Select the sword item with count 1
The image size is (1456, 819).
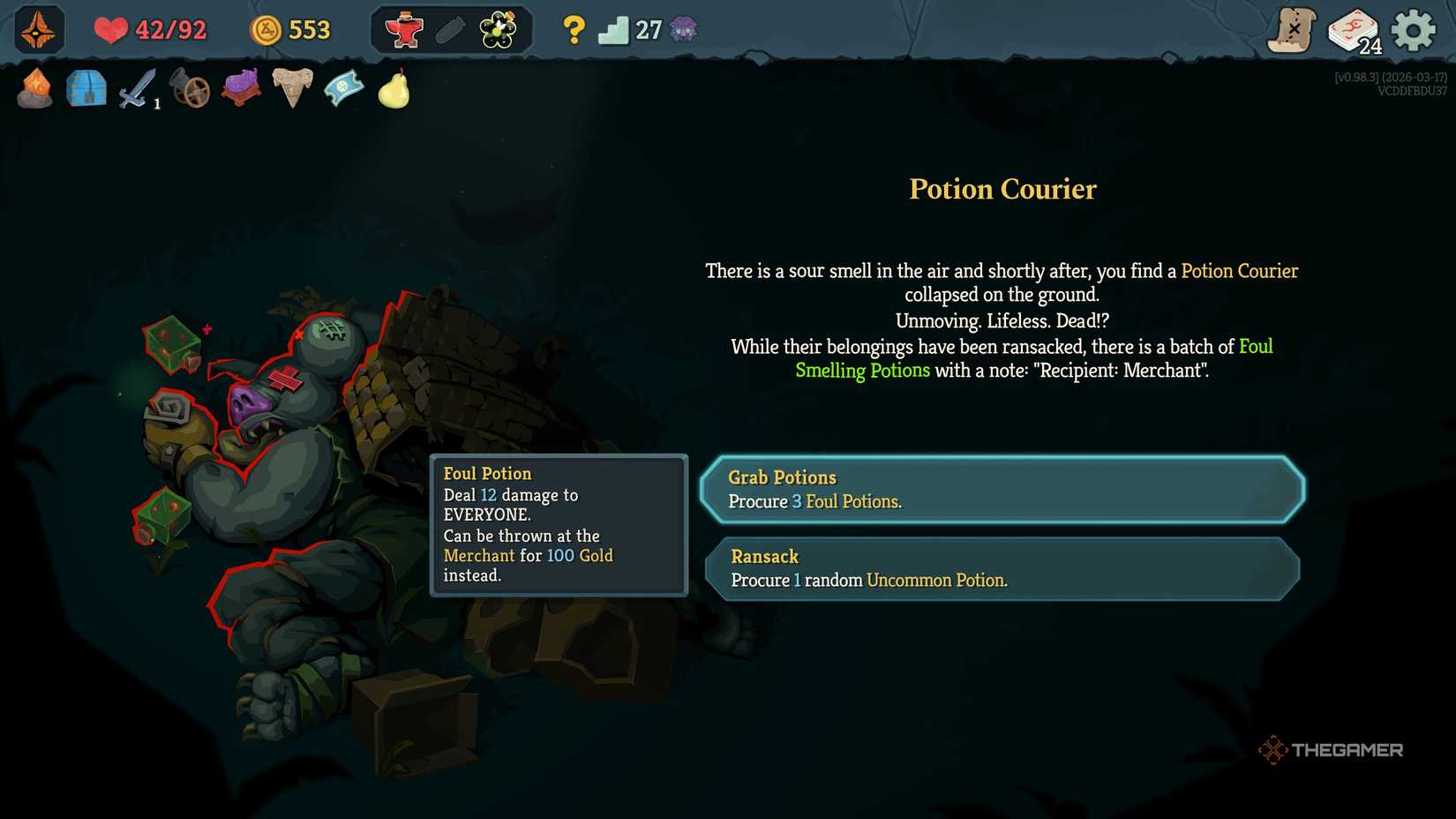pyautogui.click(x=139, y=88)
